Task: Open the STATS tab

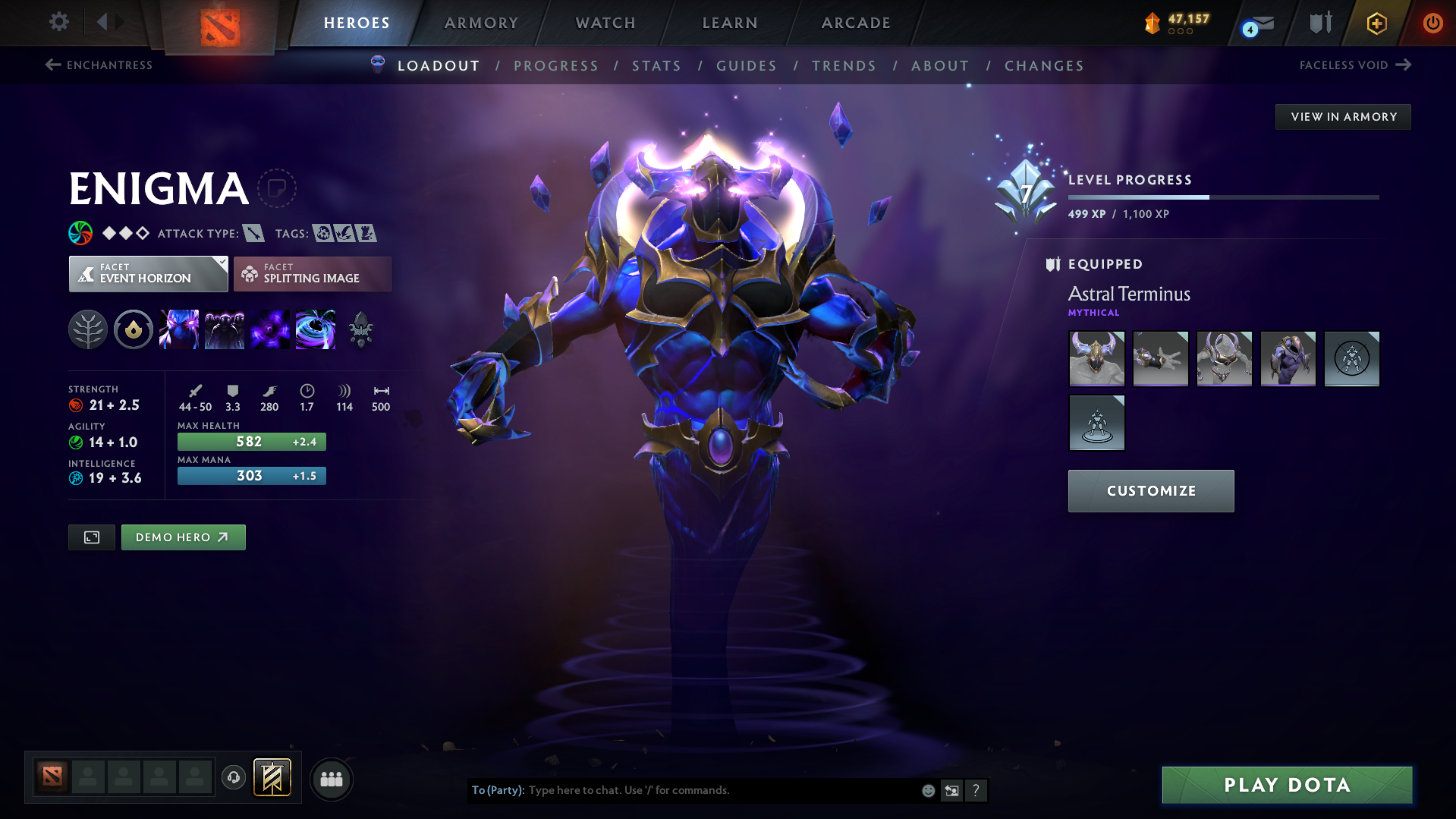Action: [656, 66]
